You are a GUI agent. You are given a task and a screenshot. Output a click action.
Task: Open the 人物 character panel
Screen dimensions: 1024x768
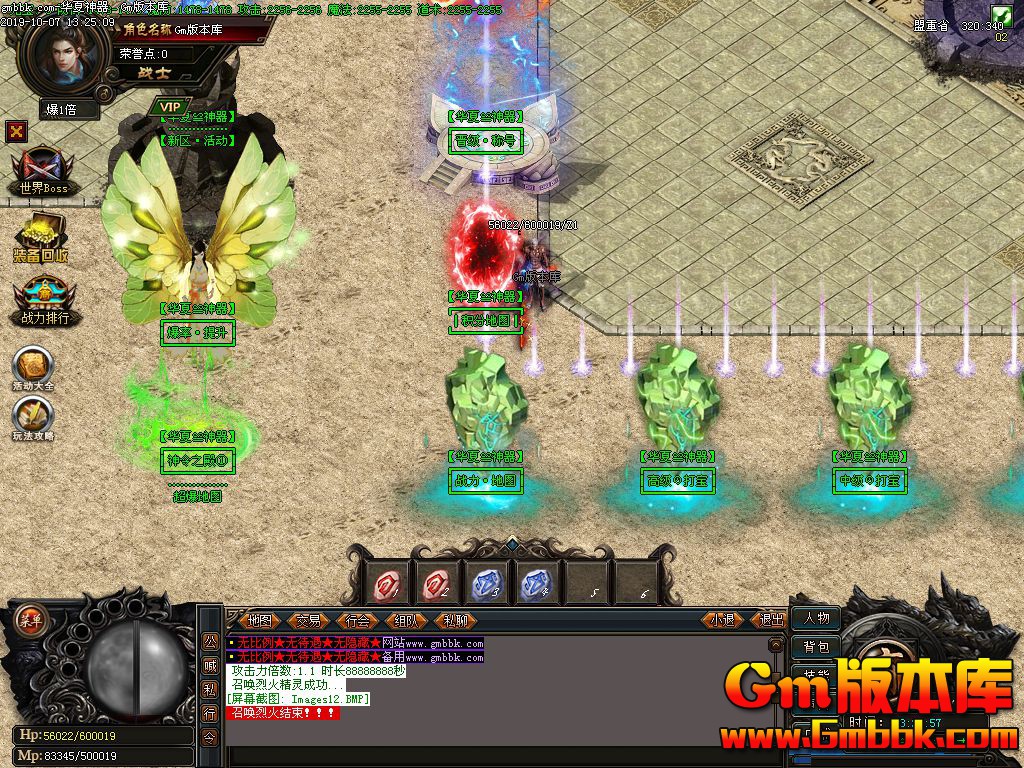pyautogui.click(x=816, y=618)
